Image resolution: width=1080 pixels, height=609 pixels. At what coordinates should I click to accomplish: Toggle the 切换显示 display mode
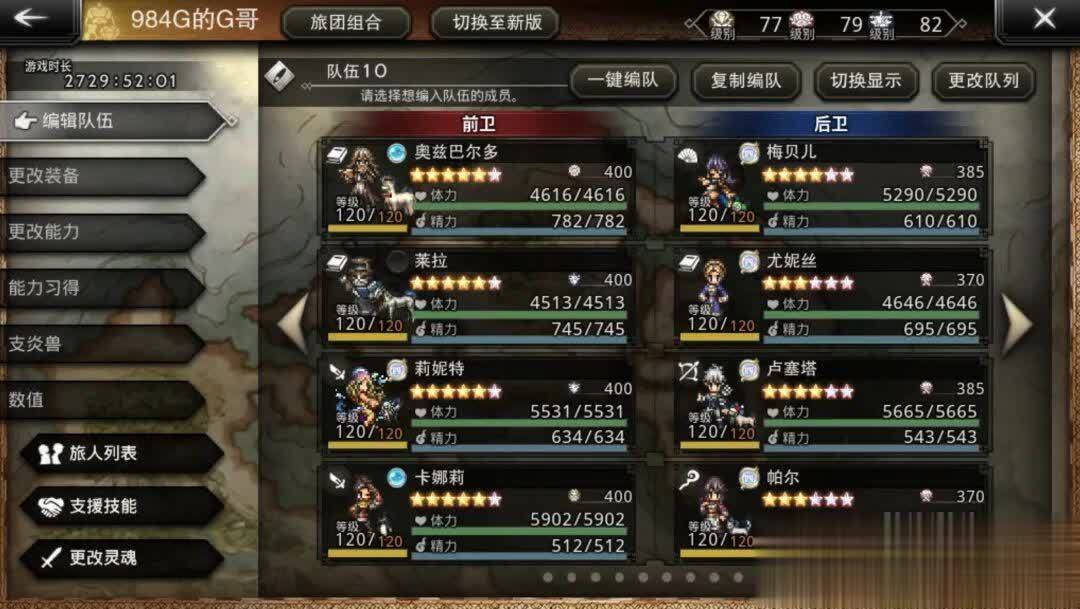click(866, 81)
